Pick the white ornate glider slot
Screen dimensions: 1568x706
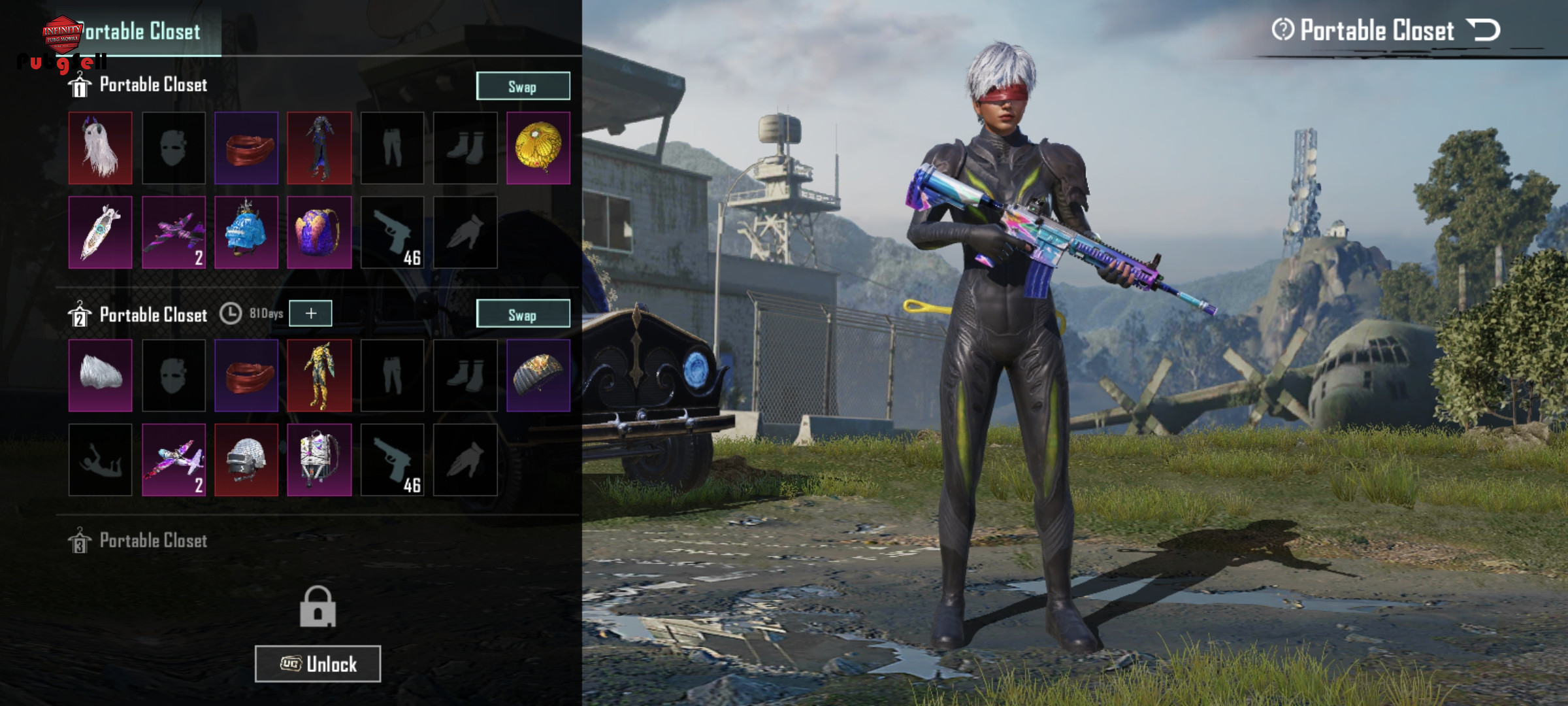pyautogui.click(x=101, y=232)
